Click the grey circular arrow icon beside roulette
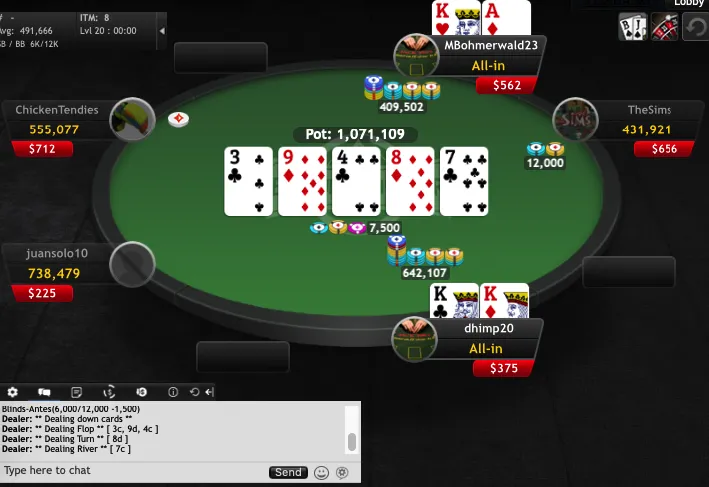709x487 pixels. pyautogui.click(x=696, y=28)
